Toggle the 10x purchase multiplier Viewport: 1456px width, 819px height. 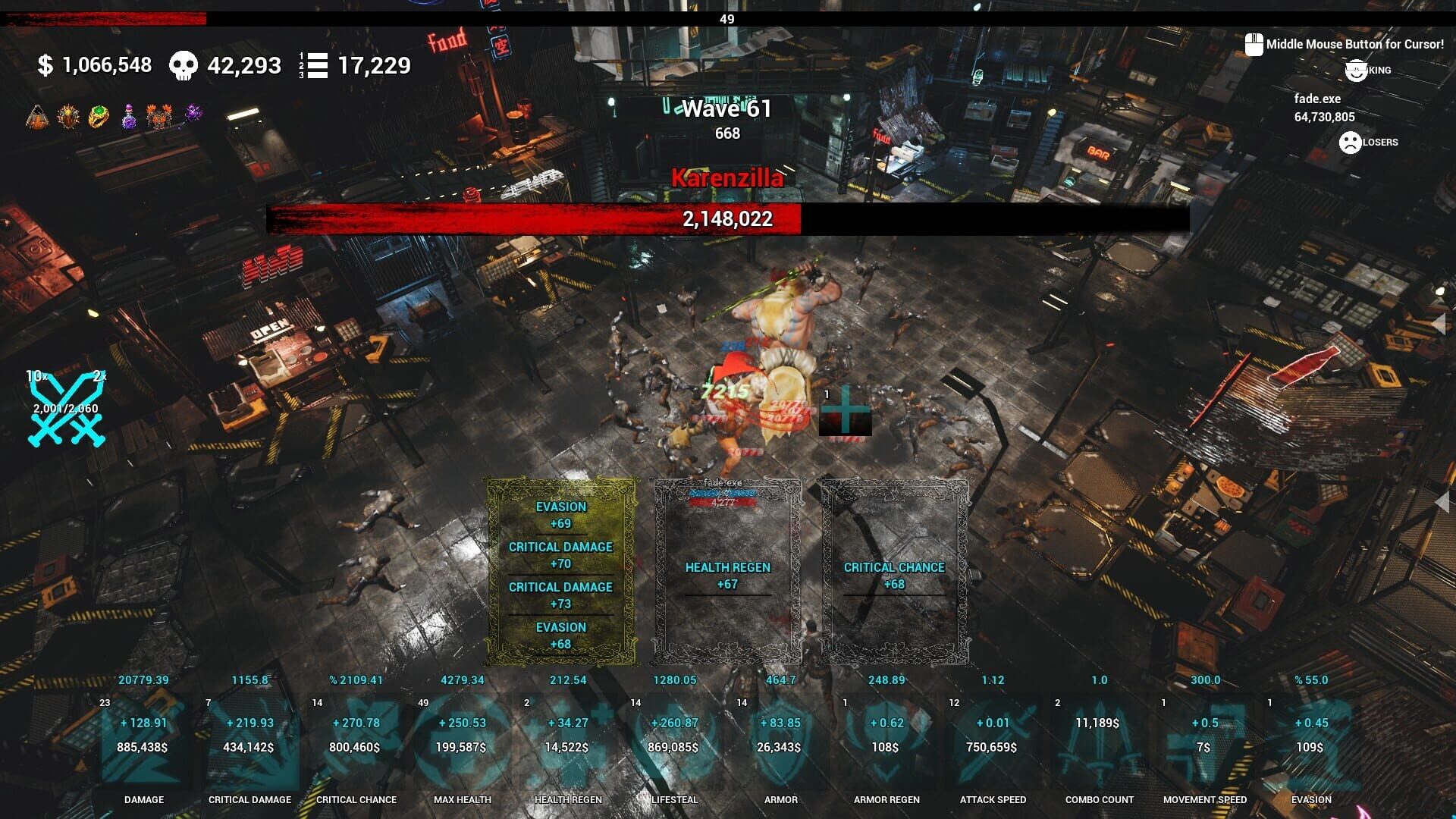(34, 375)
